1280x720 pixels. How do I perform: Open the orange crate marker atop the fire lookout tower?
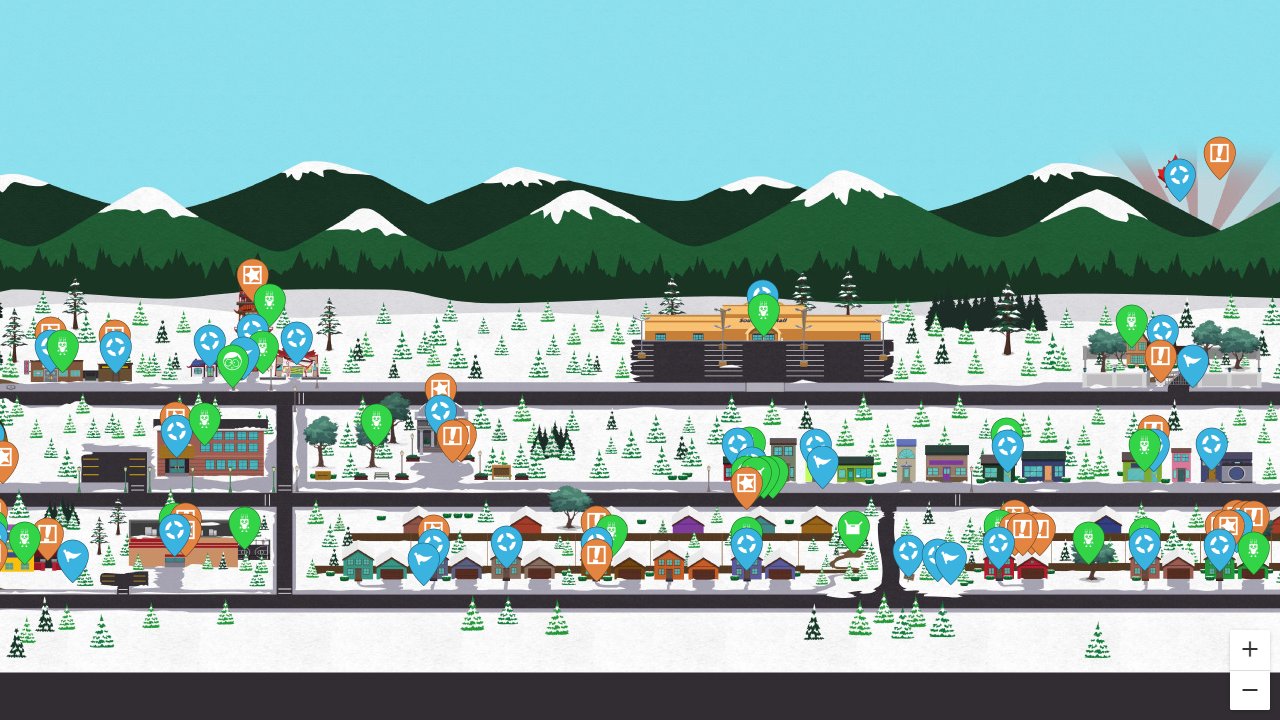pos(252,273)
